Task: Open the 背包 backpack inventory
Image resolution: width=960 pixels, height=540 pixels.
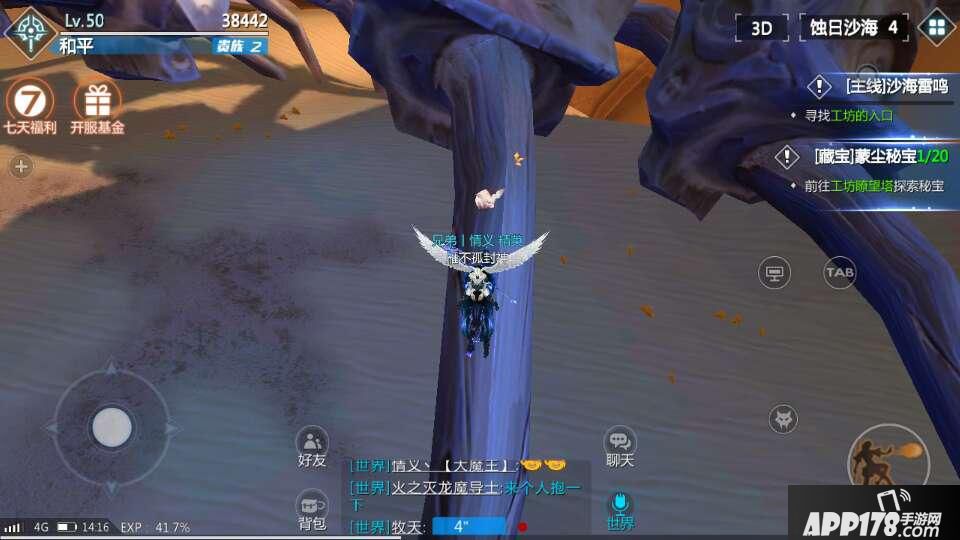Action: coord(312,508)
